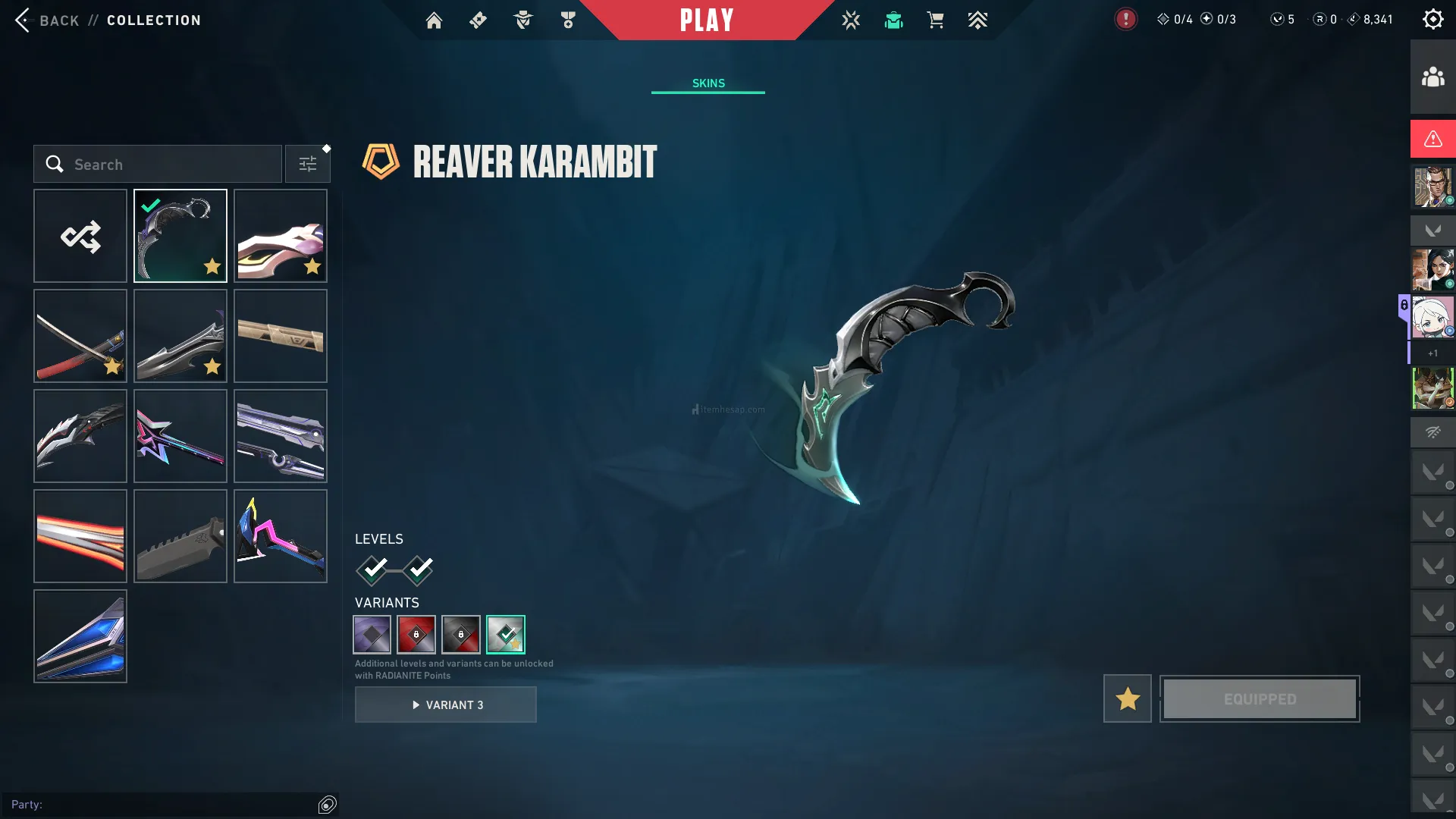Select the blue crystal blade skin
The height and width of the screenshot is (819, 1456).
point(80,636)
